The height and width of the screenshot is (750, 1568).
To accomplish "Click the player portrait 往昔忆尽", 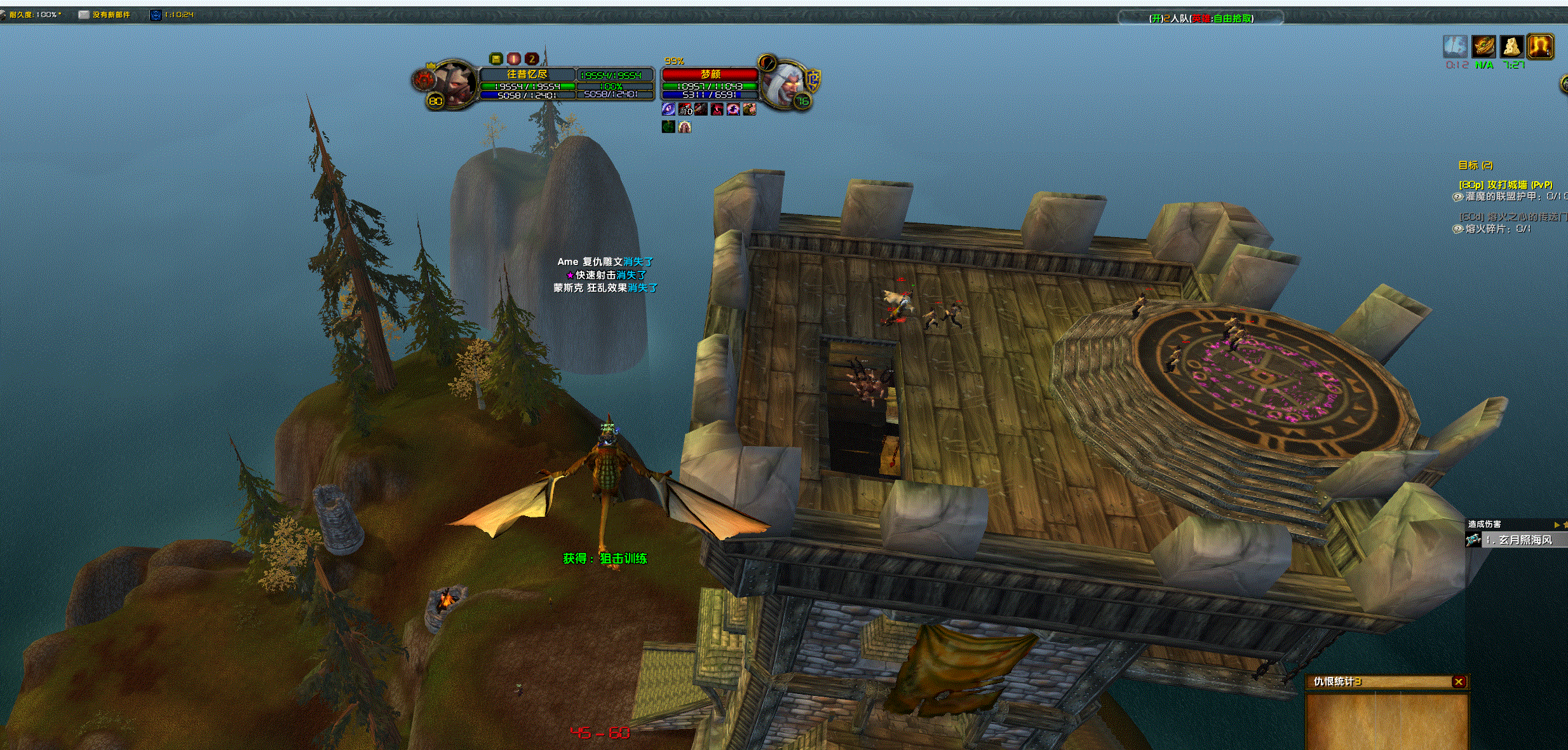I will tap(452, 85).
